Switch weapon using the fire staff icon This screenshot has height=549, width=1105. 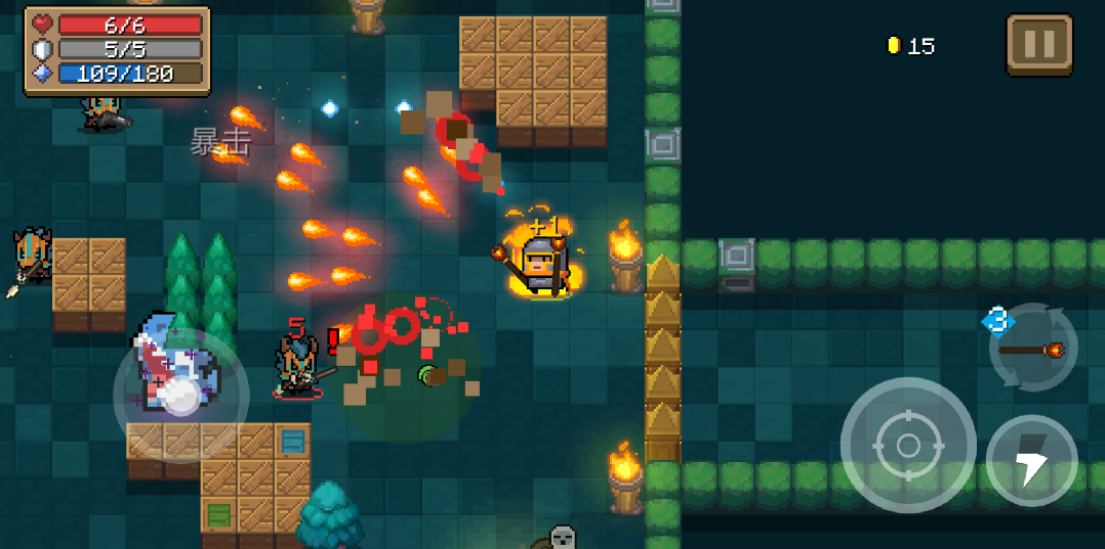(x=1032, y=349)
